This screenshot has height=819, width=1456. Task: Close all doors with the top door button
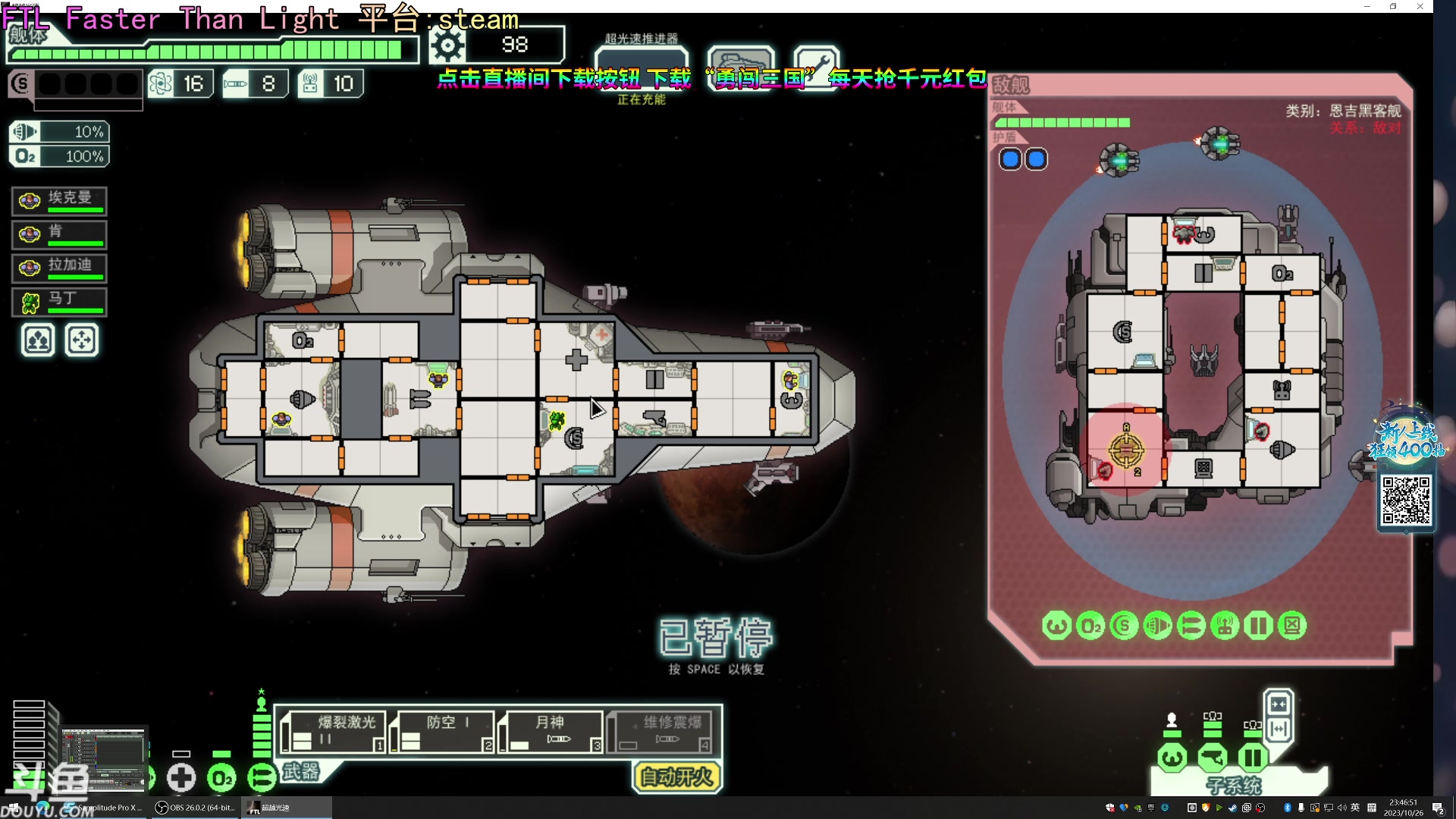[1279, 704]
